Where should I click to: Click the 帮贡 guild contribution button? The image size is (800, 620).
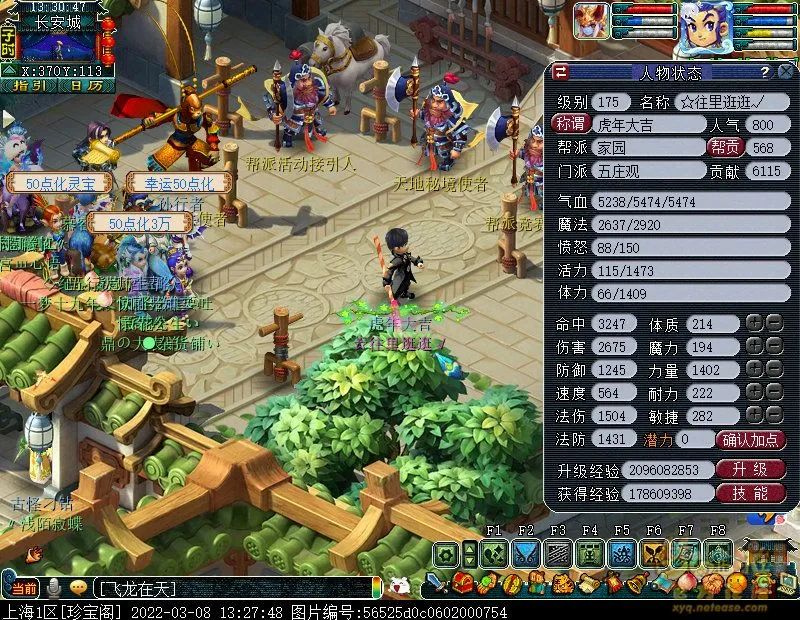(724, 147)
